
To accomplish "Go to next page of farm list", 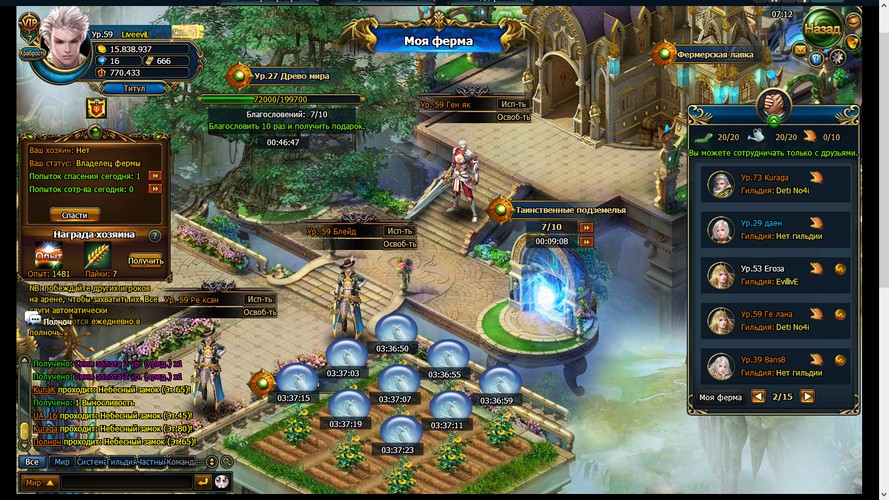I will [x=807, y=397].
